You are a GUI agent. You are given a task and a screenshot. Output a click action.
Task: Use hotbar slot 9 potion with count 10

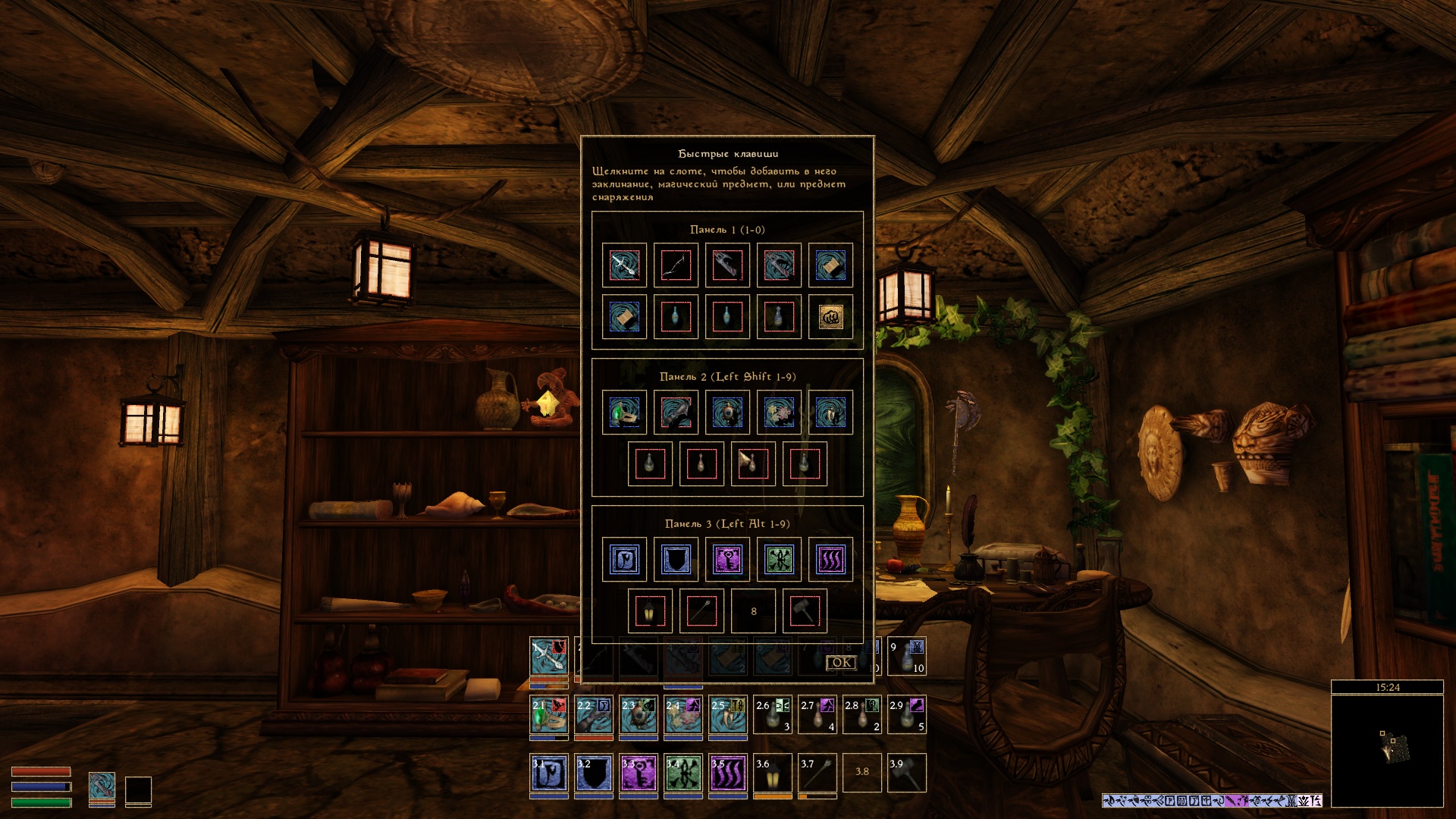(907, 657)
